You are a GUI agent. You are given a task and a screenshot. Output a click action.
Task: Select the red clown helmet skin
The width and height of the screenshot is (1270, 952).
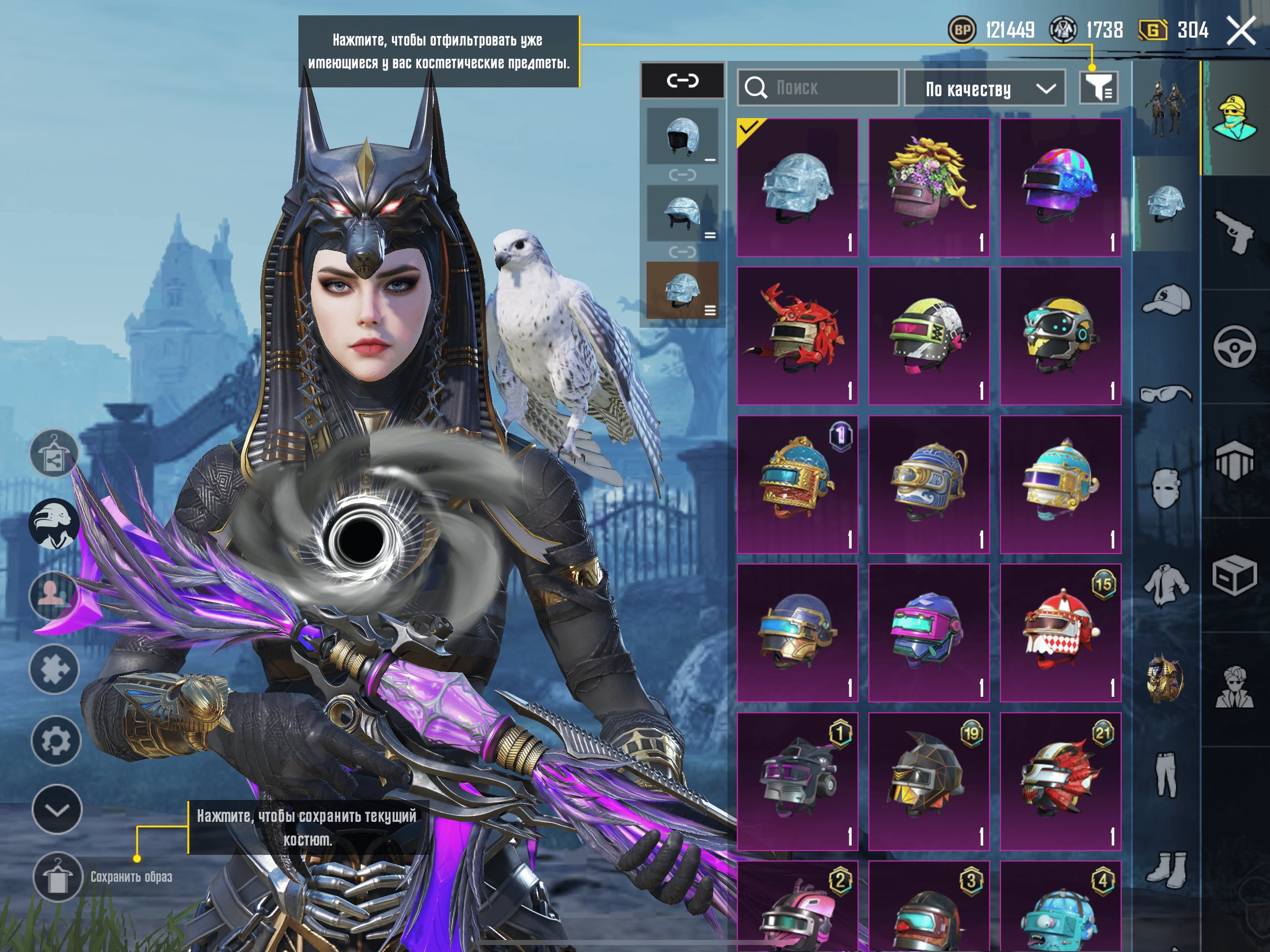1060,632
